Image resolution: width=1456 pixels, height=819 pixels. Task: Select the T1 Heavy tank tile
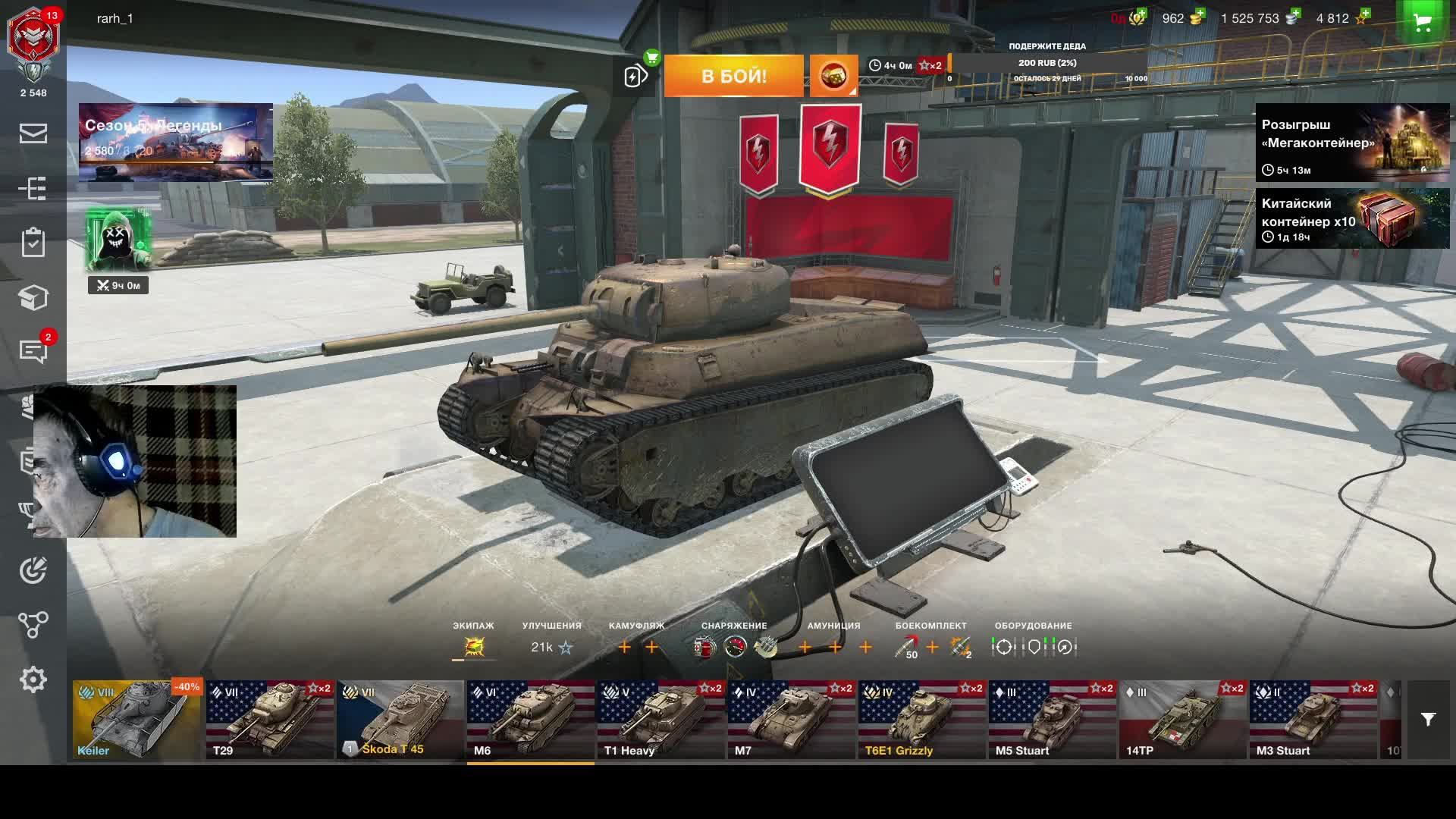[661, 720]
